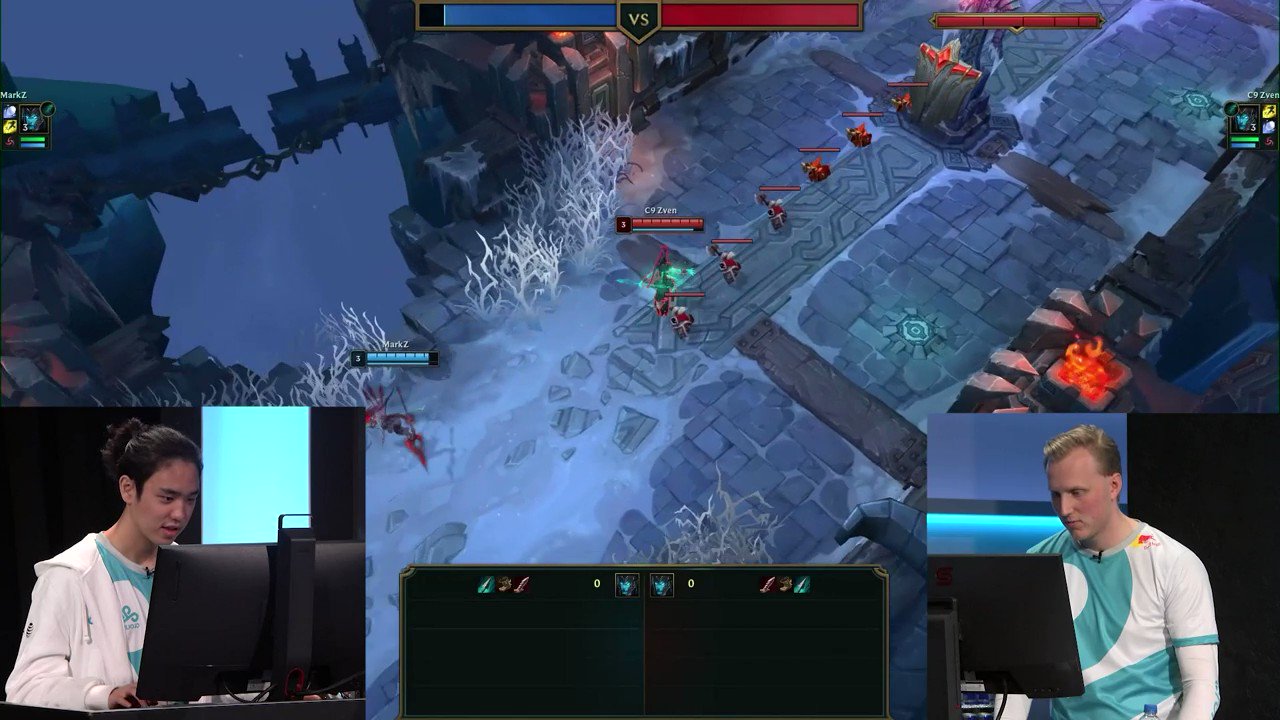This screenshot has width=1280, height=720.
Task: Click MarkZ's Flash summoner spell icon
Action: pyautogui.click(x=9, y=126)
